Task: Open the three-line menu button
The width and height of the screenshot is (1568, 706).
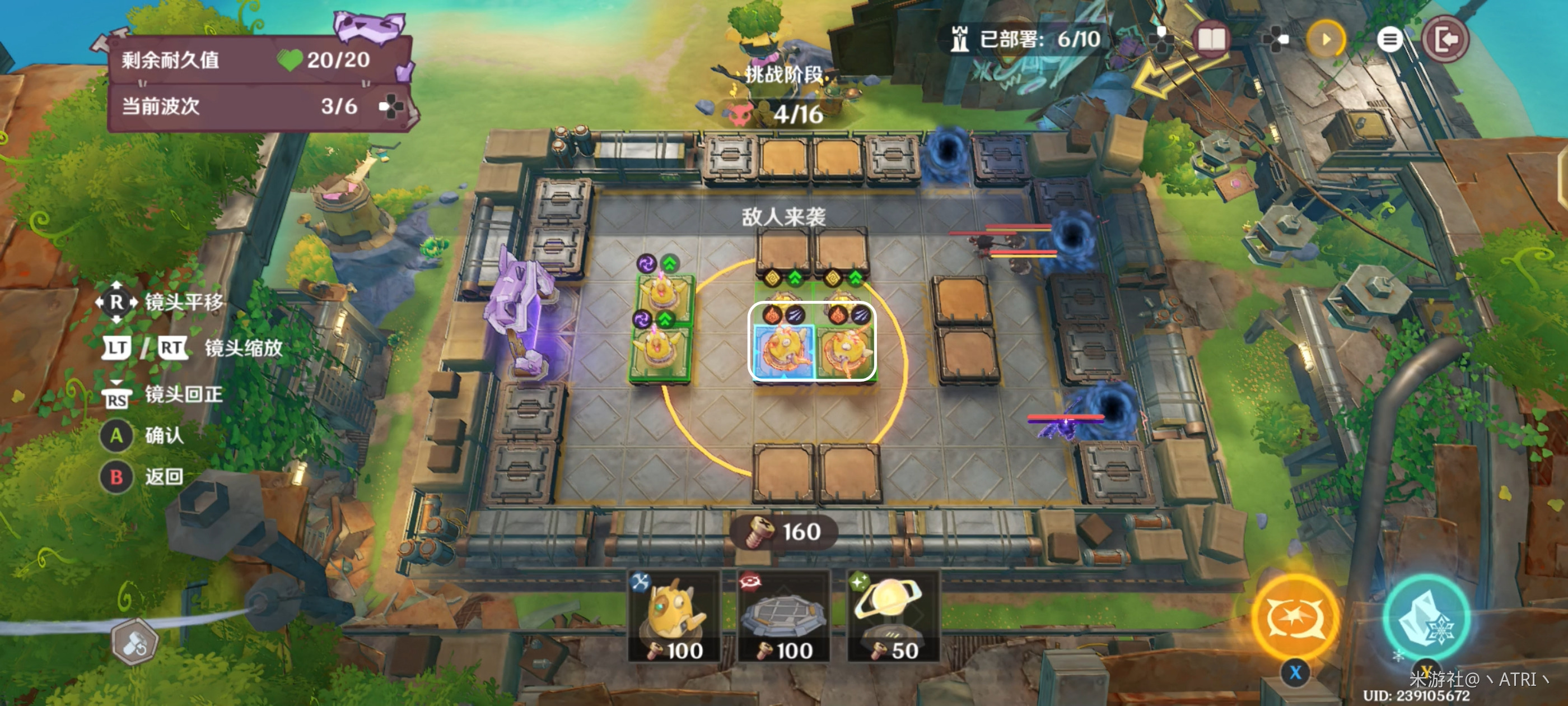Action: coord(1388,40)
